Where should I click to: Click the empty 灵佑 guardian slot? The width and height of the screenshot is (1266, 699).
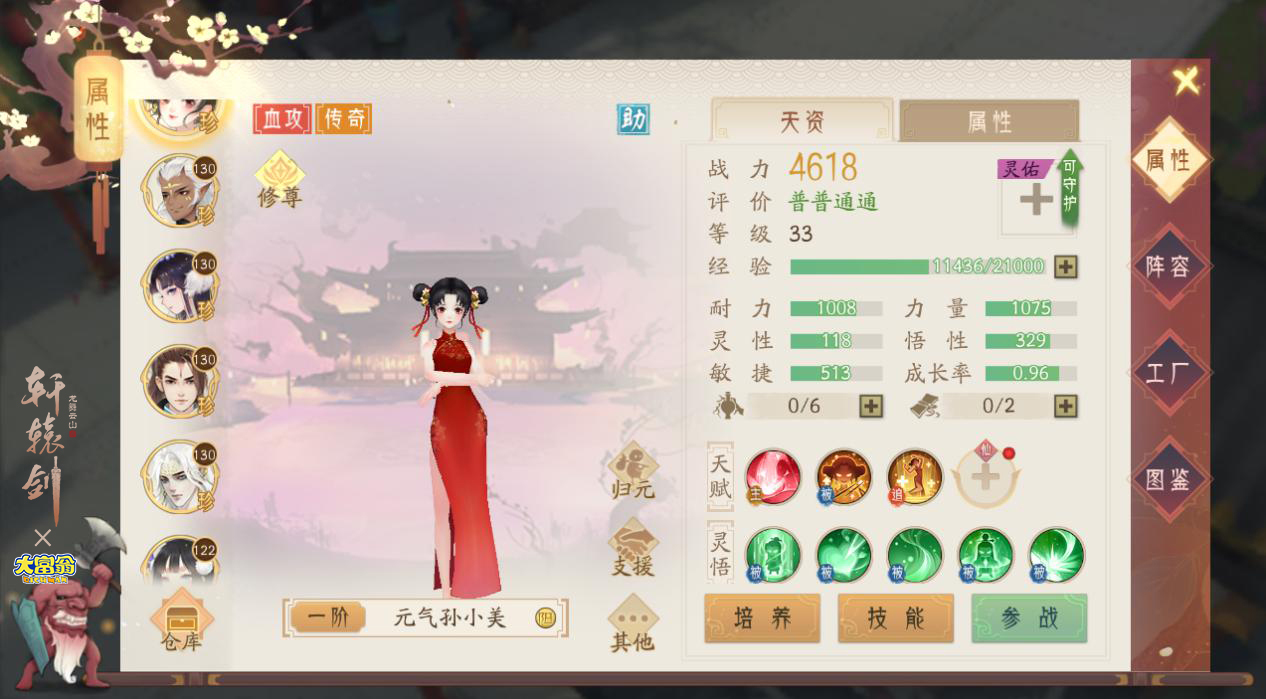[1036, 200]
